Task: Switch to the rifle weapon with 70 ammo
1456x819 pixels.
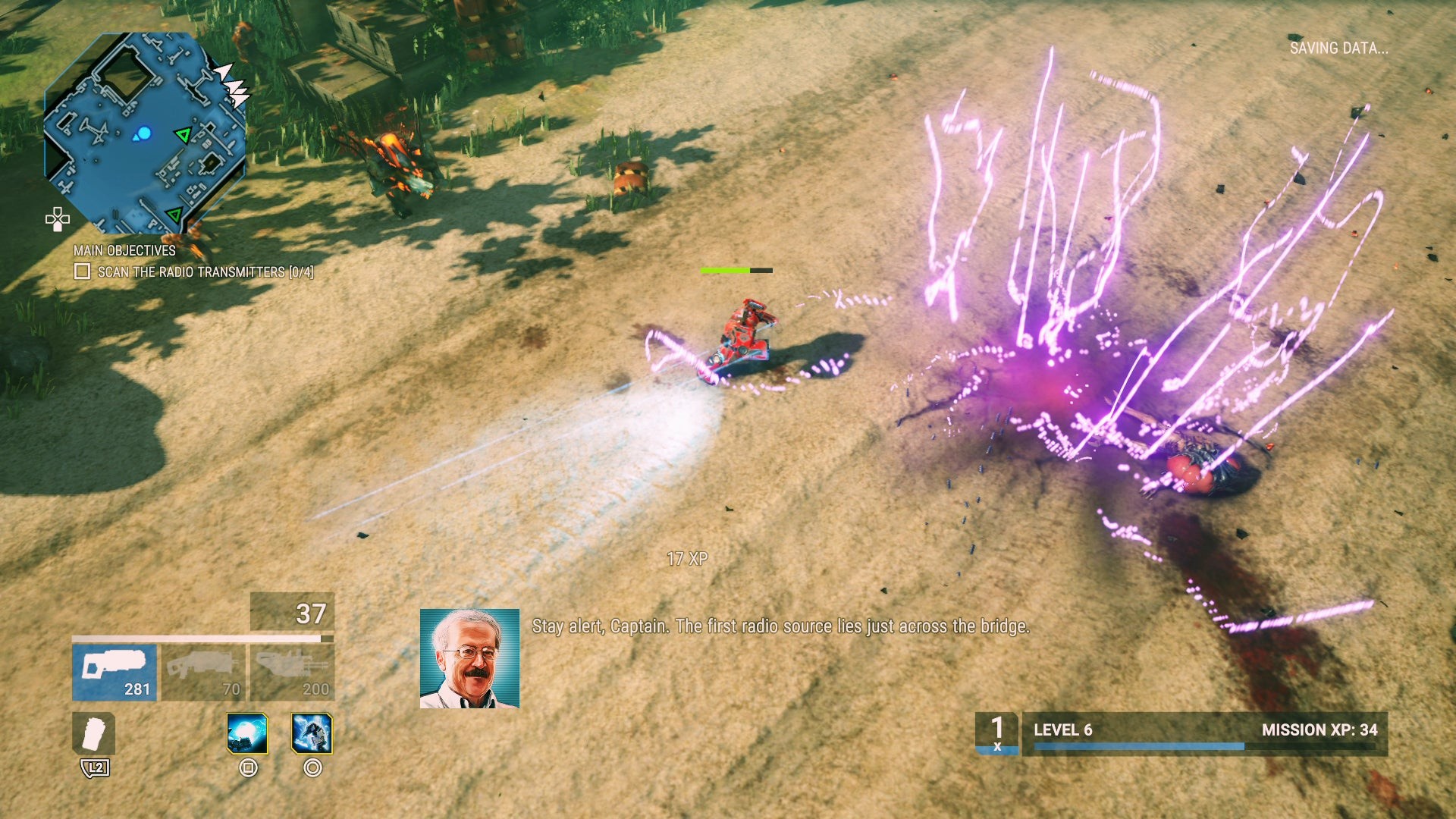Action: point(203,672)
